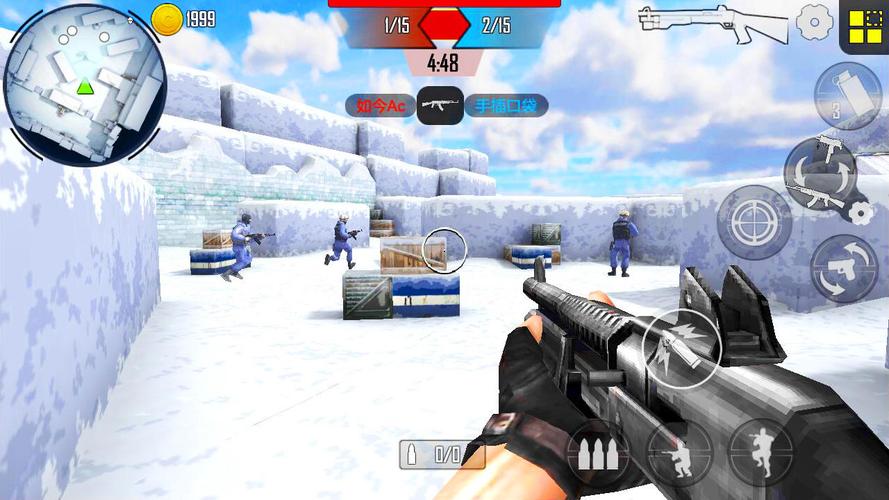Jump using the jumping soldier button
The image size is (889, 500).
point(760,451)
